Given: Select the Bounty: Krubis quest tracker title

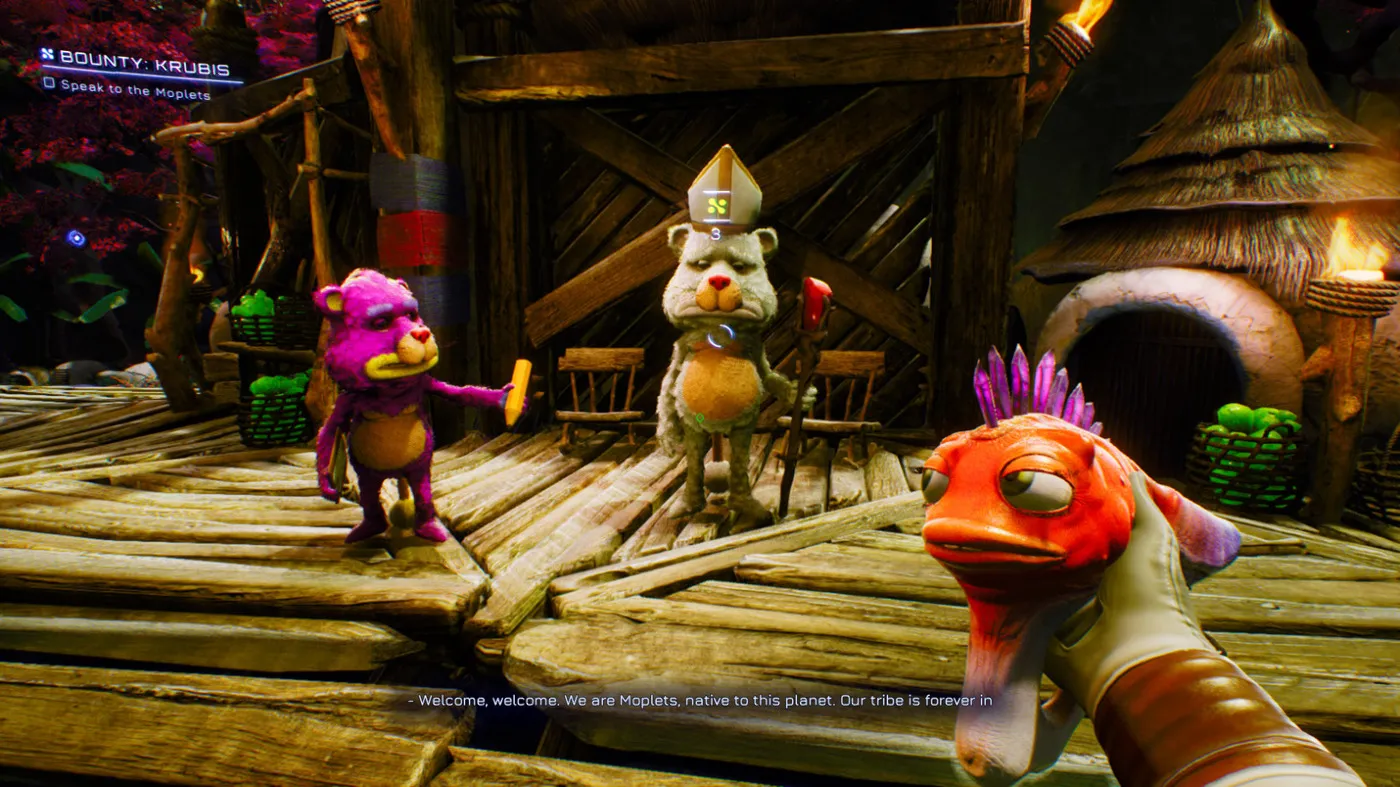Looking at the screenshot, I should 142,59.
